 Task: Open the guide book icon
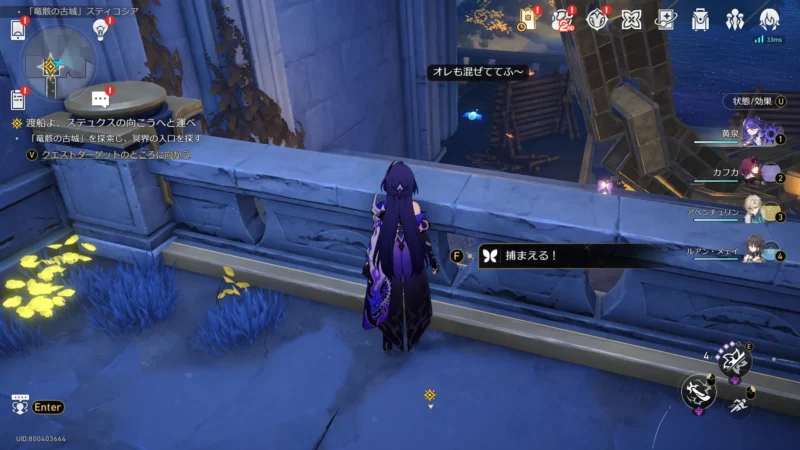665,19
